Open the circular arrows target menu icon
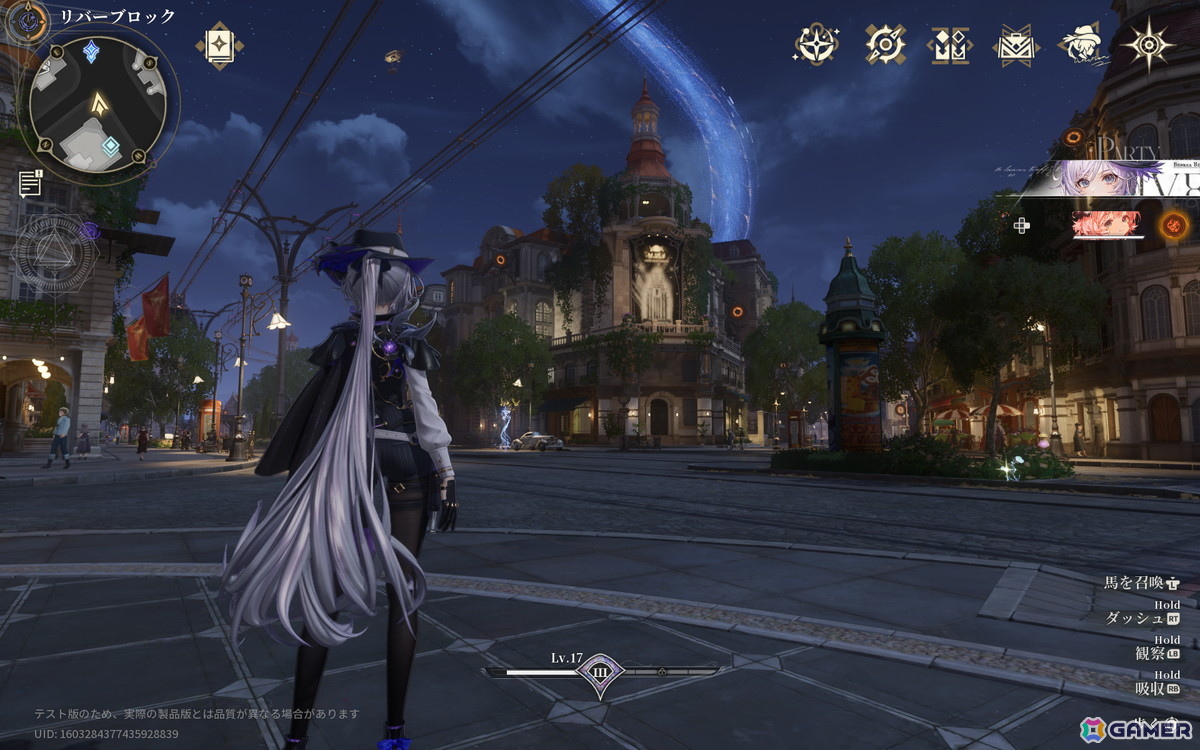1200x750 pixels. pyautogui.click(x=885, y=44)
